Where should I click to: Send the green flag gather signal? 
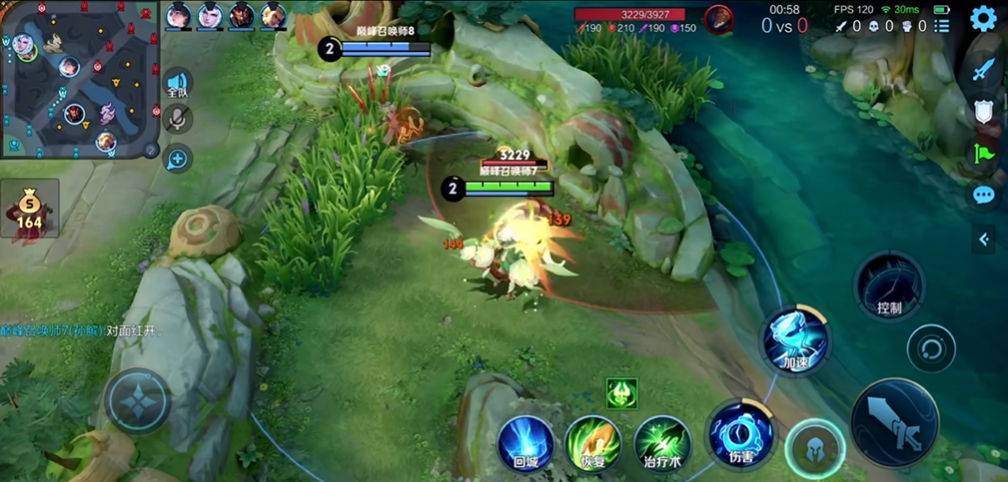[983, 154]
